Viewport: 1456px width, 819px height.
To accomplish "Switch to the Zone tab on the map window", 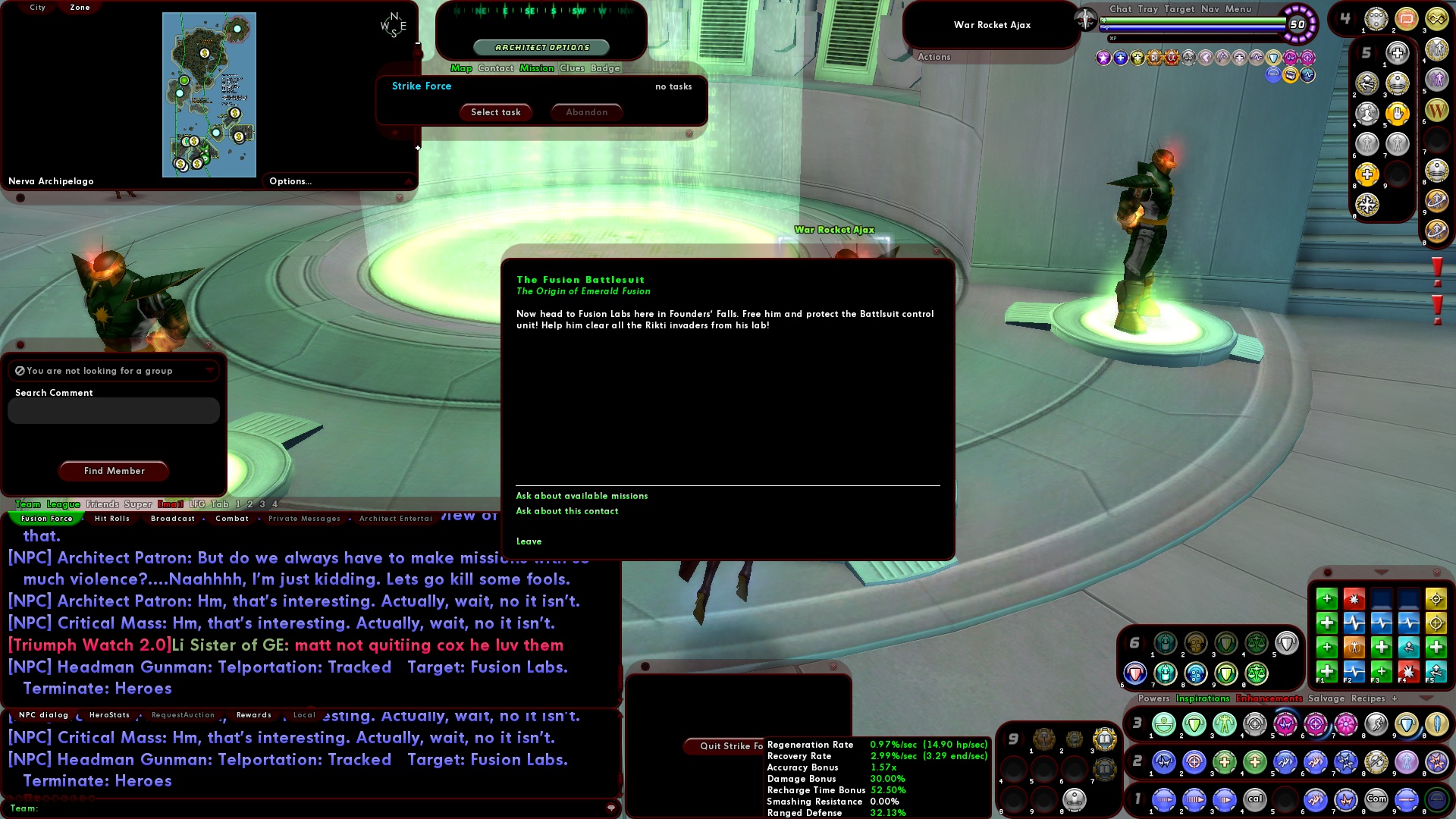I will tap(78, 7).
